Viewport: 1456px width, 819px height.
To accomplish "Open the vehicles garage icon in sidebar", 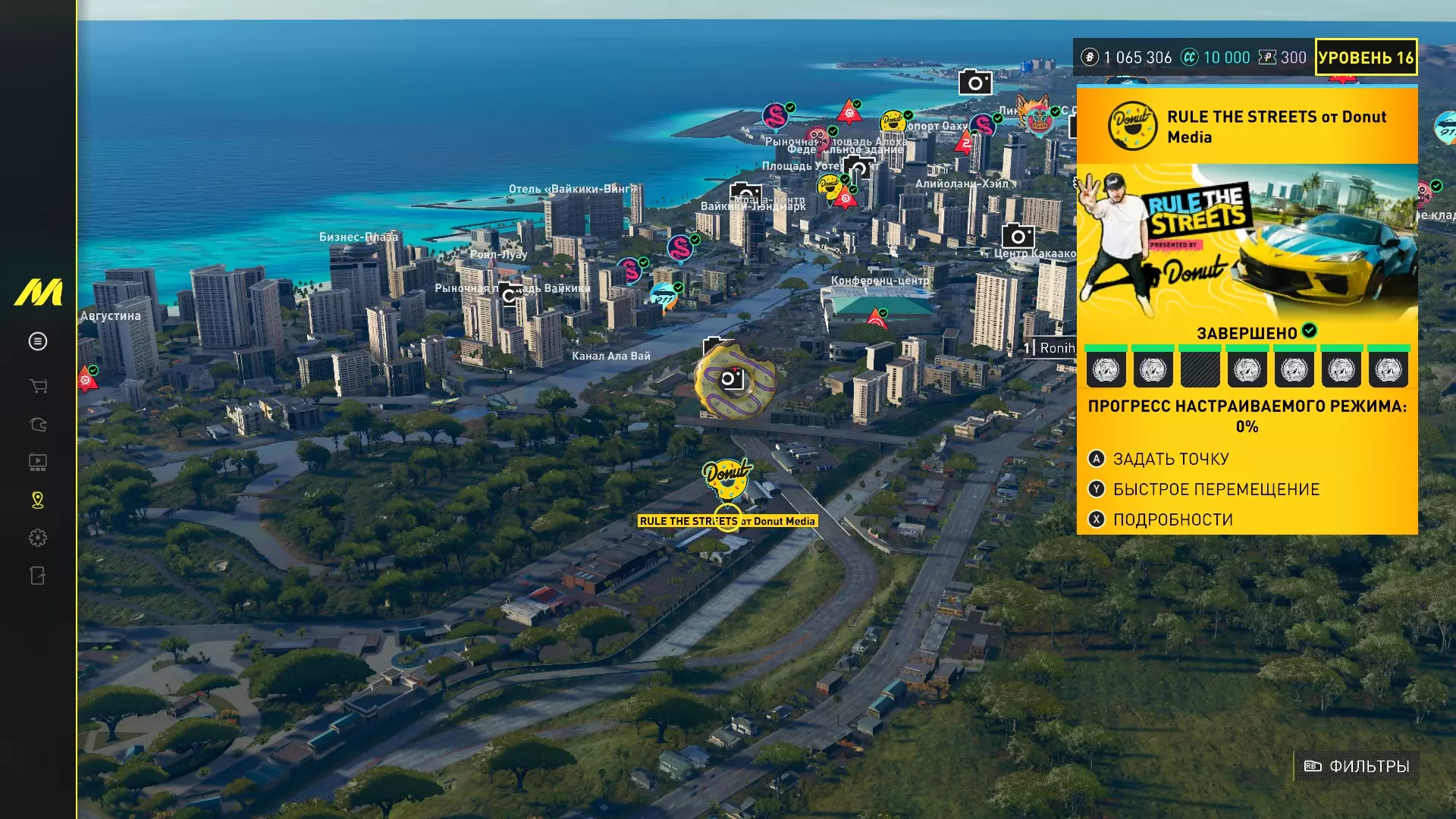I will (38, 425).
